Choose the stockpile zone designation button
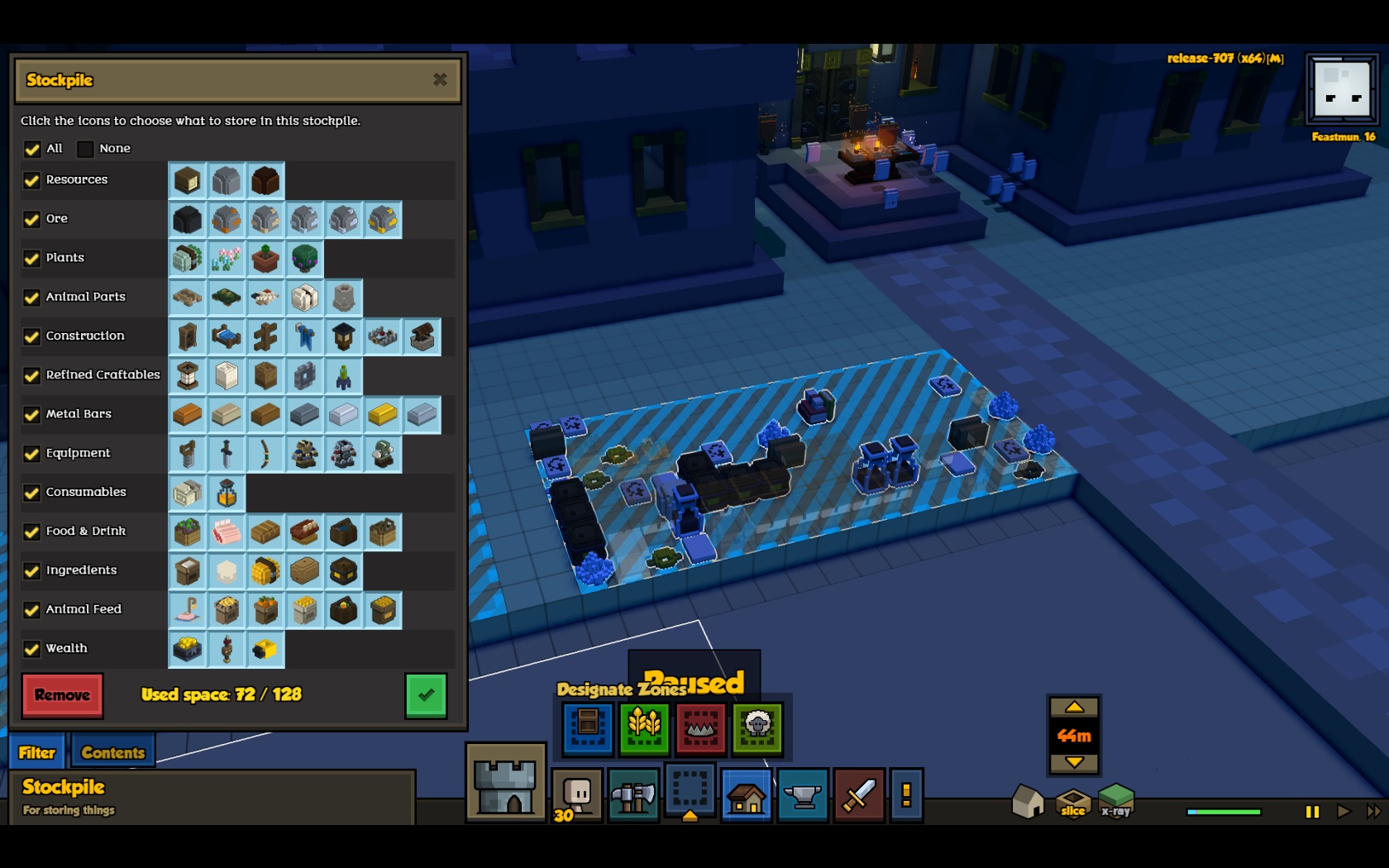The width and height of the screenshot is (1389, 868). click(x=588, y=727)
